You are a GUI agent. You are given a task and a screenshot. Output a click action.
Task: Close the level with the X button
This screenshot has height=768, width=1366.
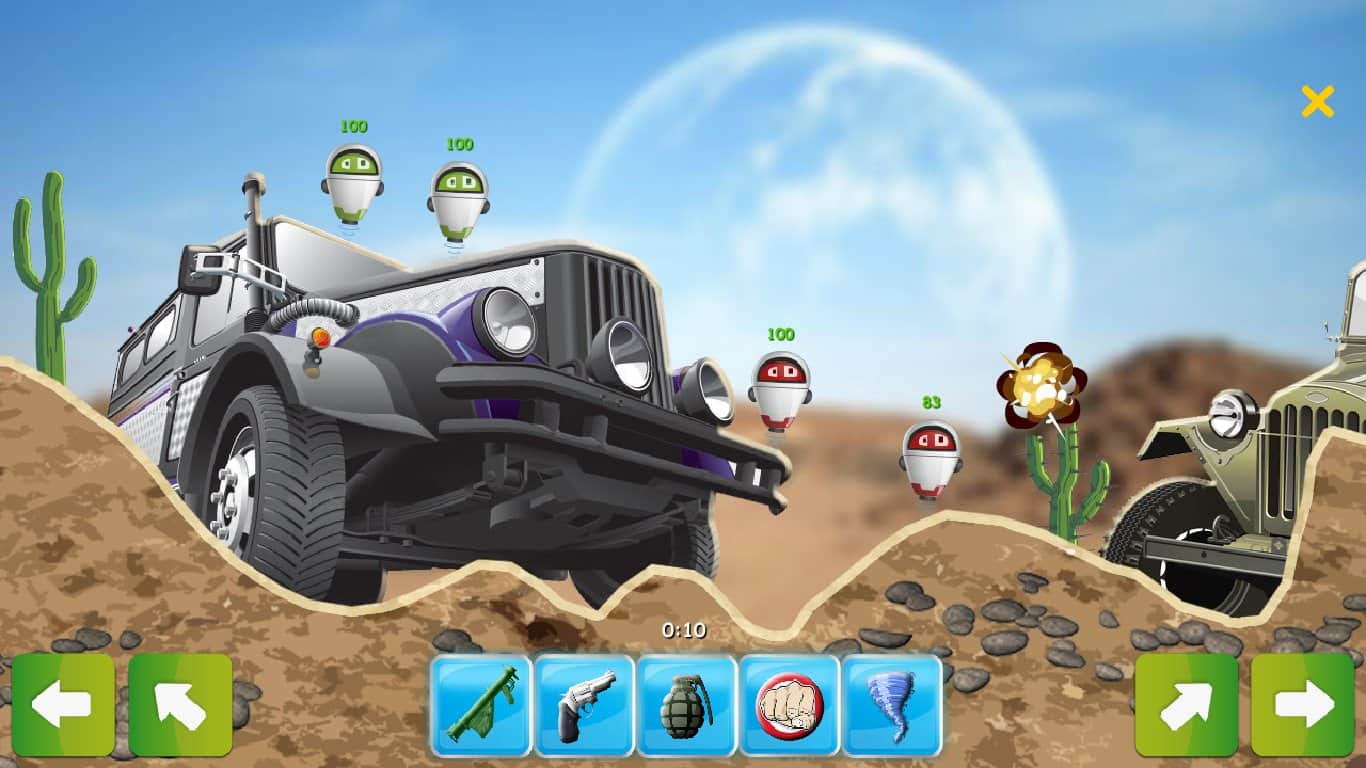tap(1318, 100)
